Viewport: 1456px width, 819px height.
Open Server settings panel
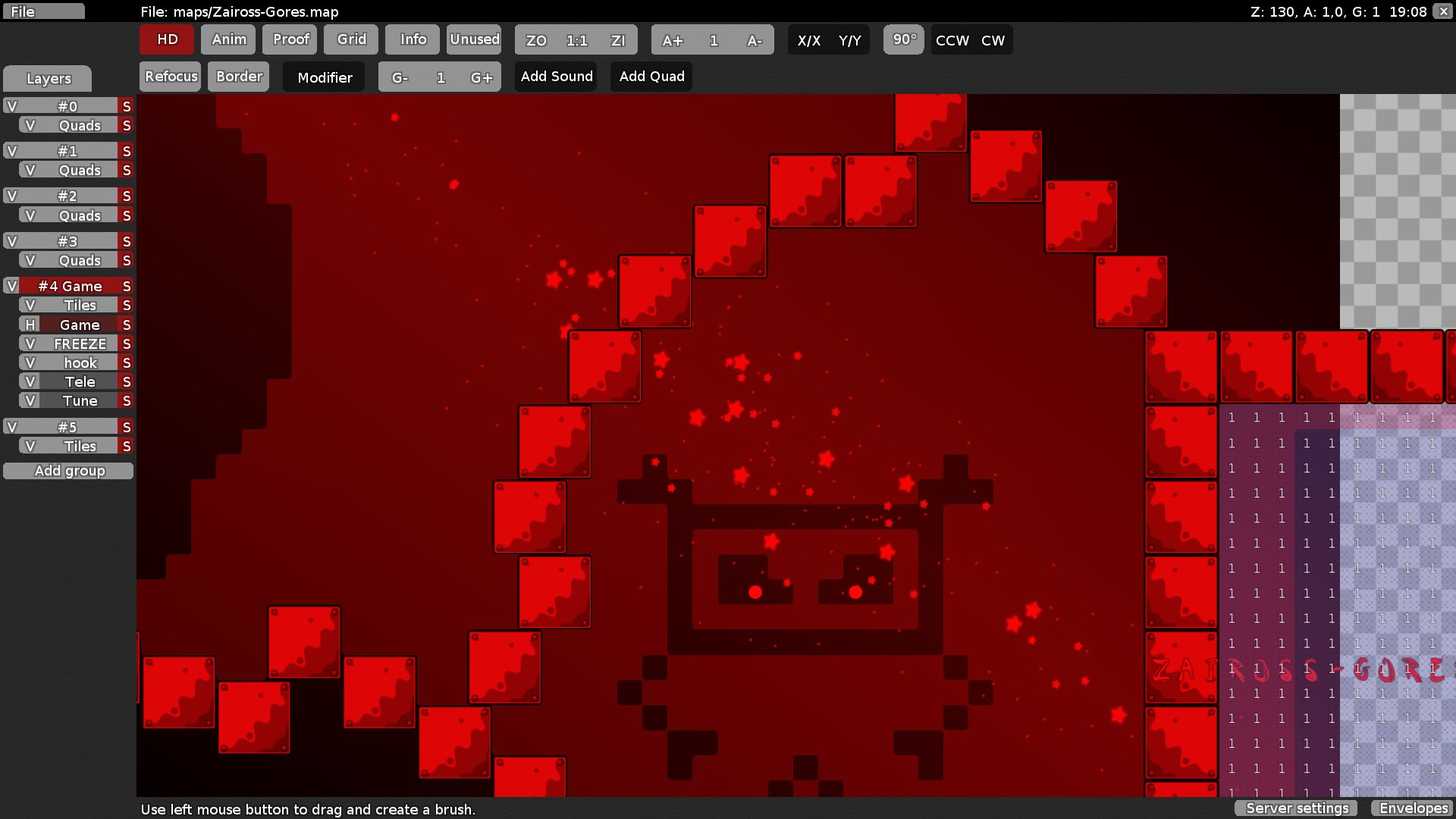1297,808
